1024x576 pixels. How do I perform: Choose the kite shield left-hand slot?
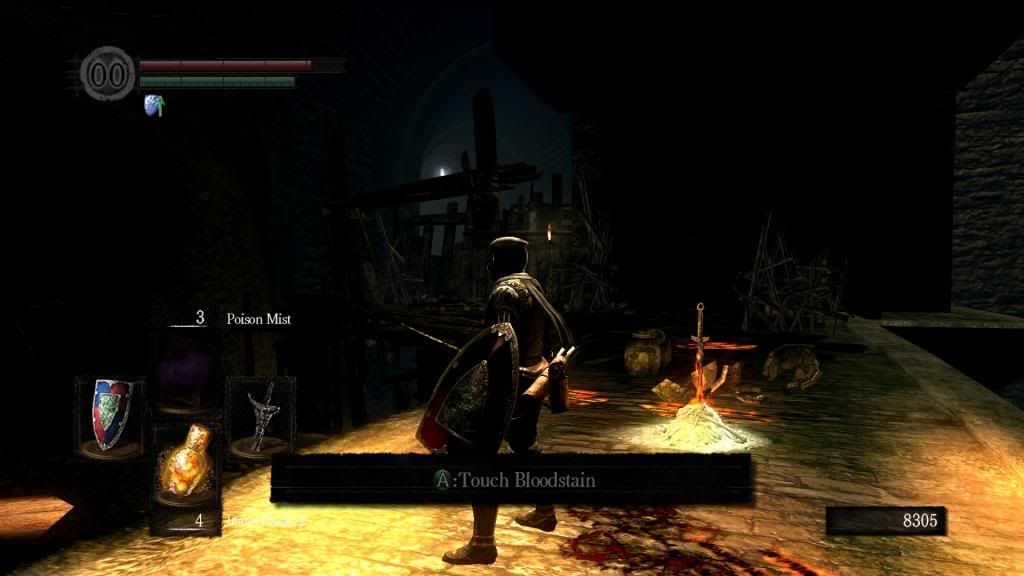click(x=110, y=415)
